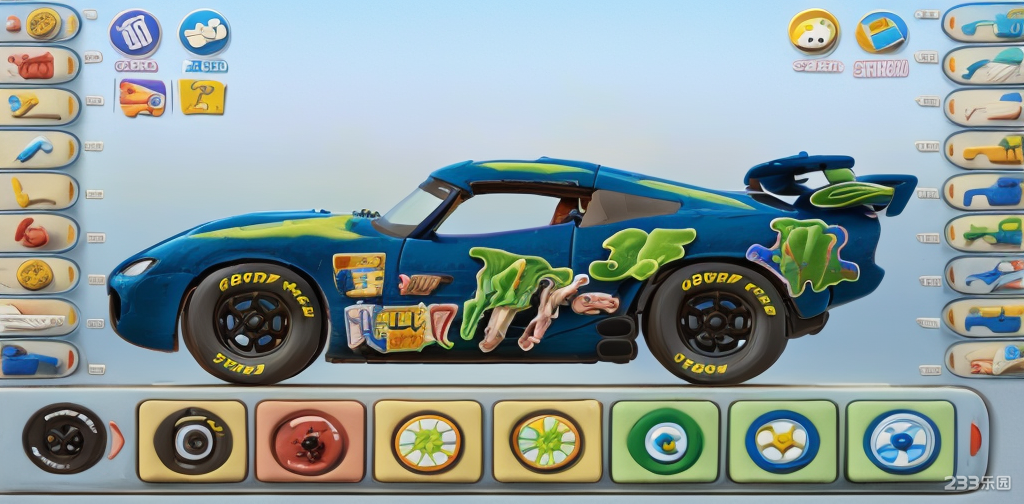This screenshot has height=504, width=1024.
Task: Open the white car body tab on left
Action: coord(38,317)
